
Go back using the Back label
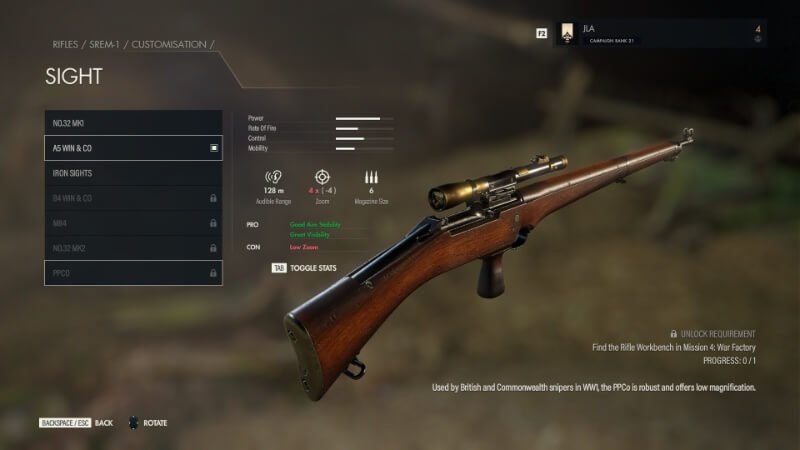103,423
